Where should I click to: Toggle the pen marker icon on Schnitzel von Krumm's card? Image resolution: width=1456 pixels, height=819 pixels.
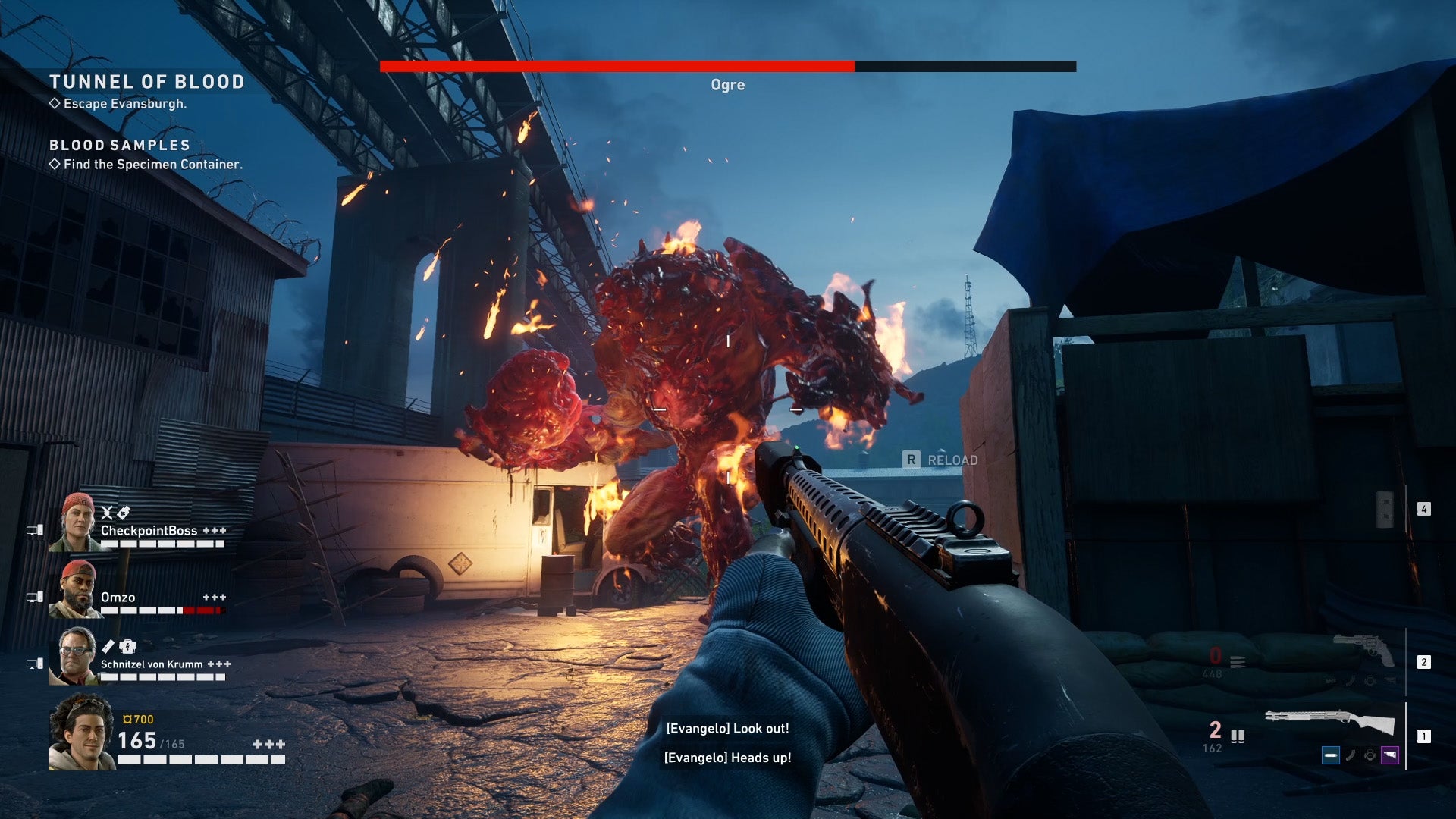(107, 647)
